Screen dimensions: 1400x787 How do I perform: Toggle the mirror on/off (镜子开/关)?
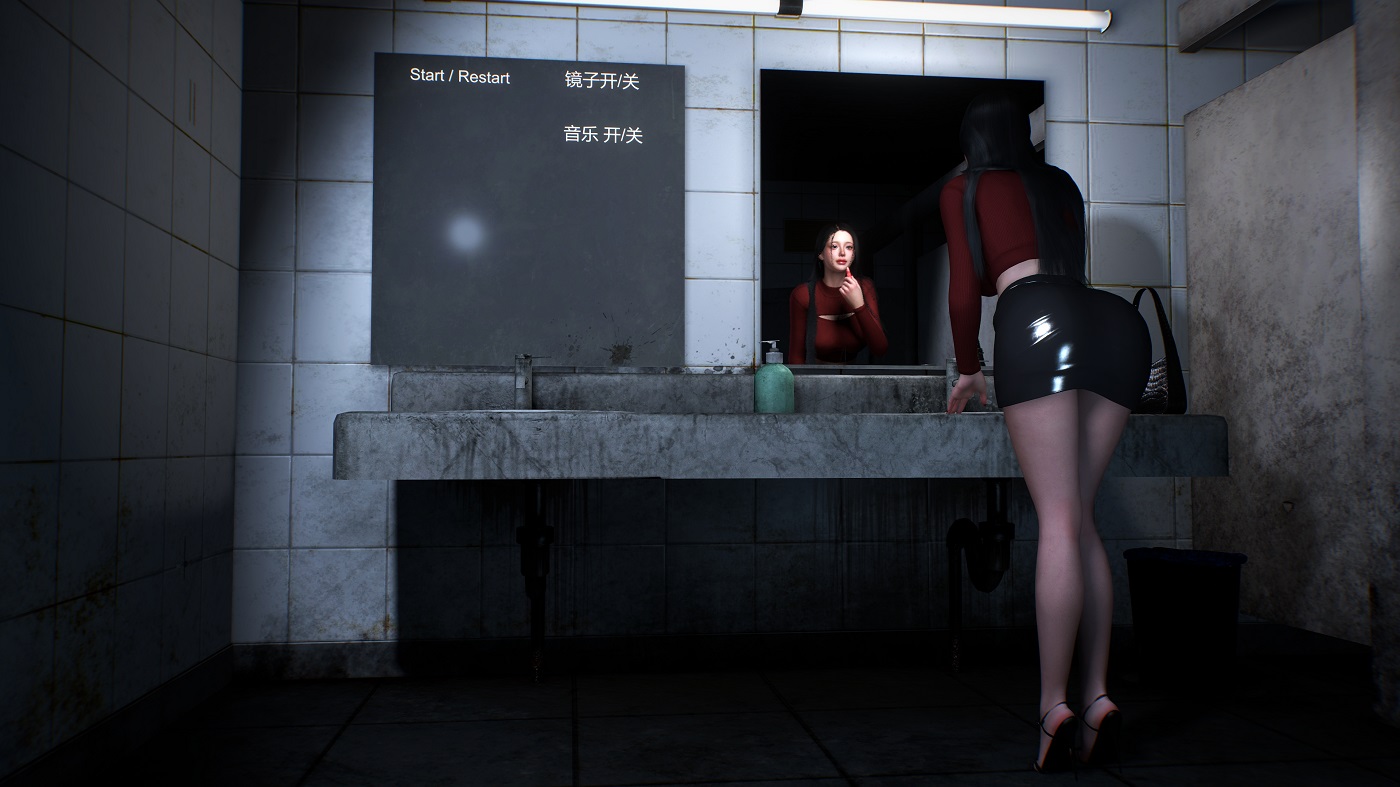602,81
